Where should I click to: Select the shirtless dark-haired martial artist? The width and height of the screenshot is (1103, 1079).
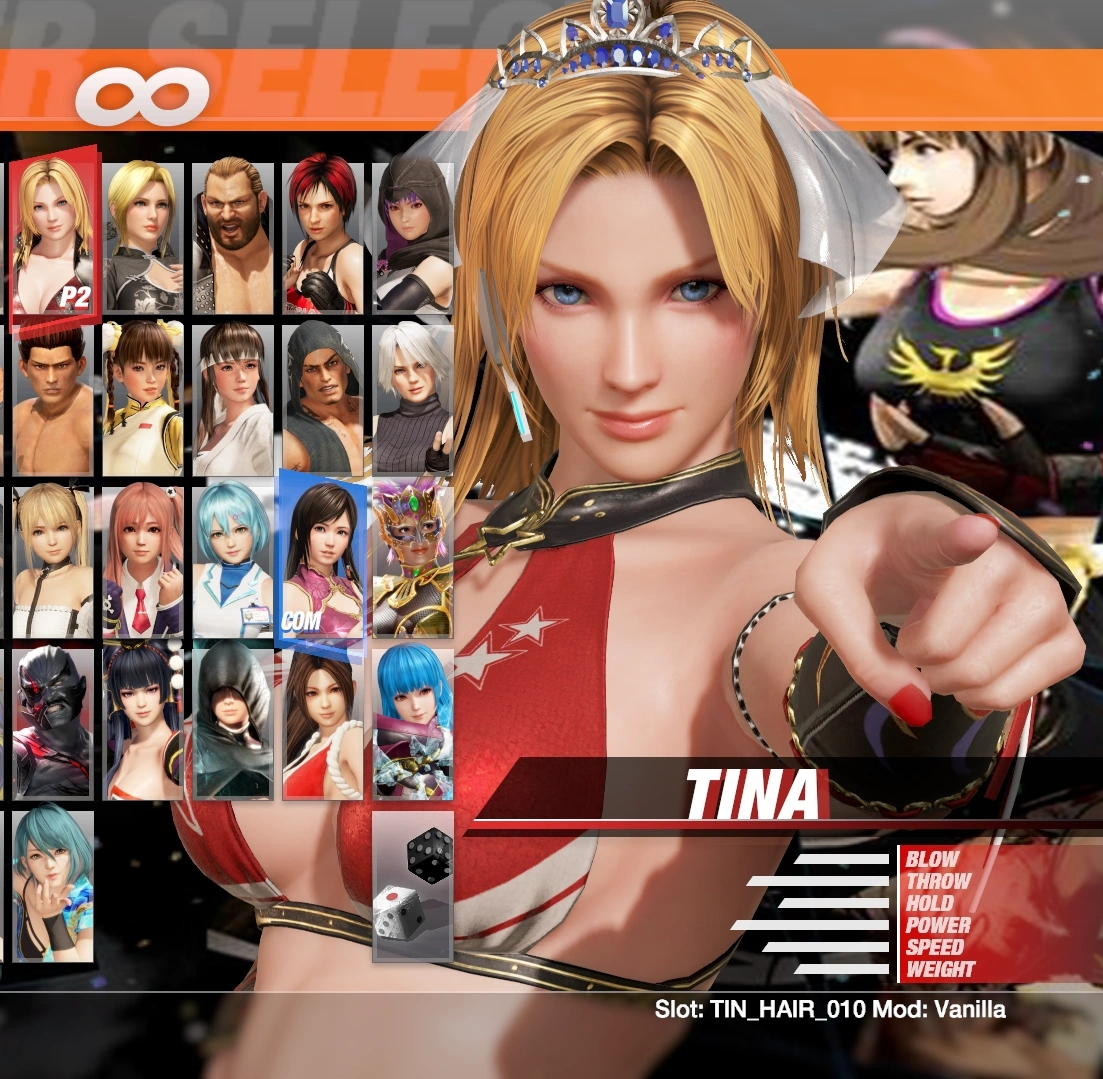coord(53,398)
